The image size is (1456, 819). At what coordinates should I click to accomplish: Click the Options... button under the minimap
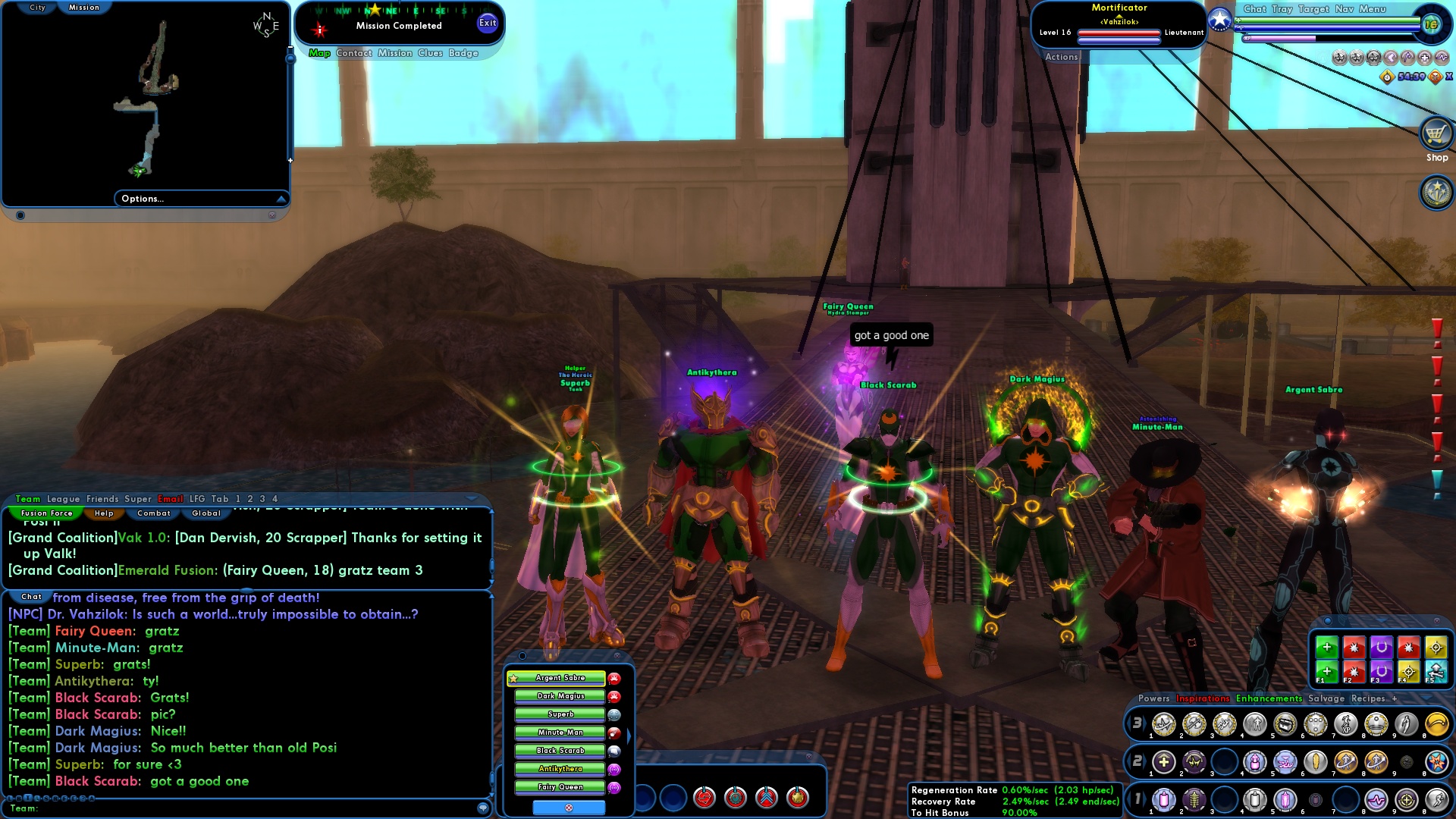click(x=142, y=198)
